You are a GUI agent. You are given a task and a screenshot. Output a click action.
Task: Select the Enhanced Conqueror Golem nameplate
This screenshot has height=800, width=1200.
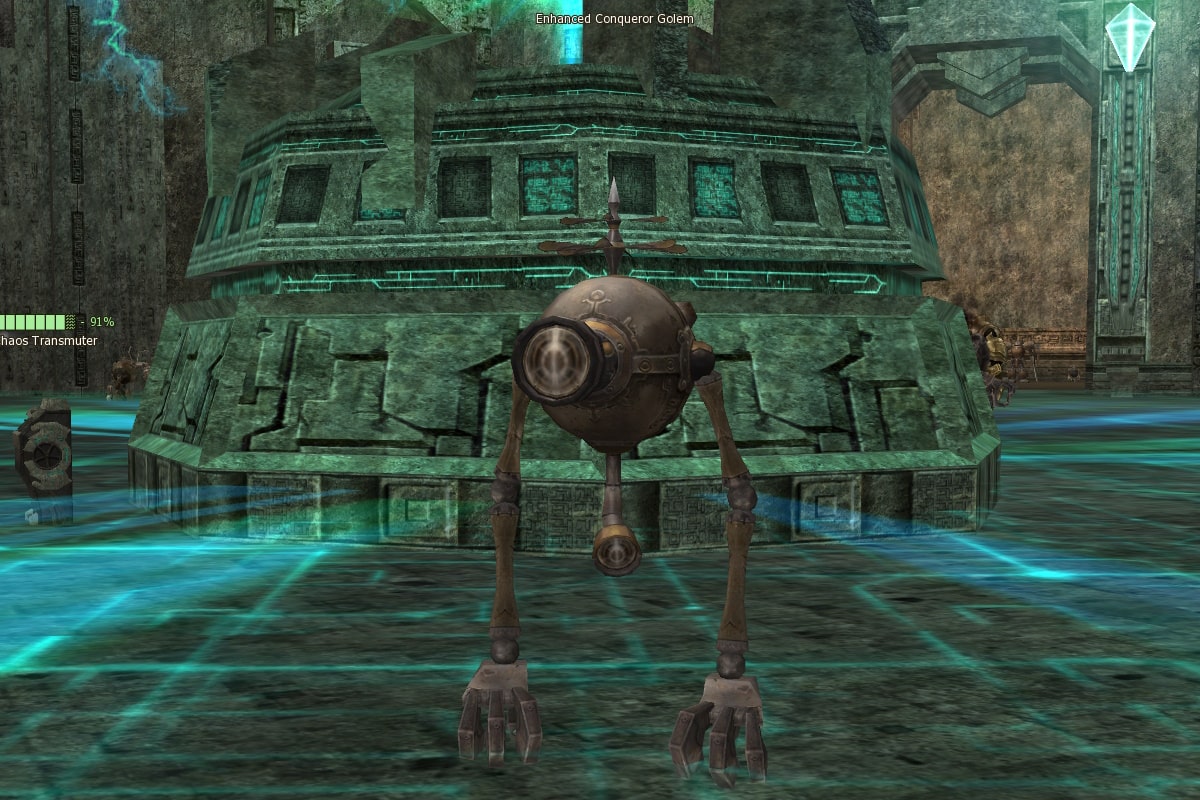[614, 19]
